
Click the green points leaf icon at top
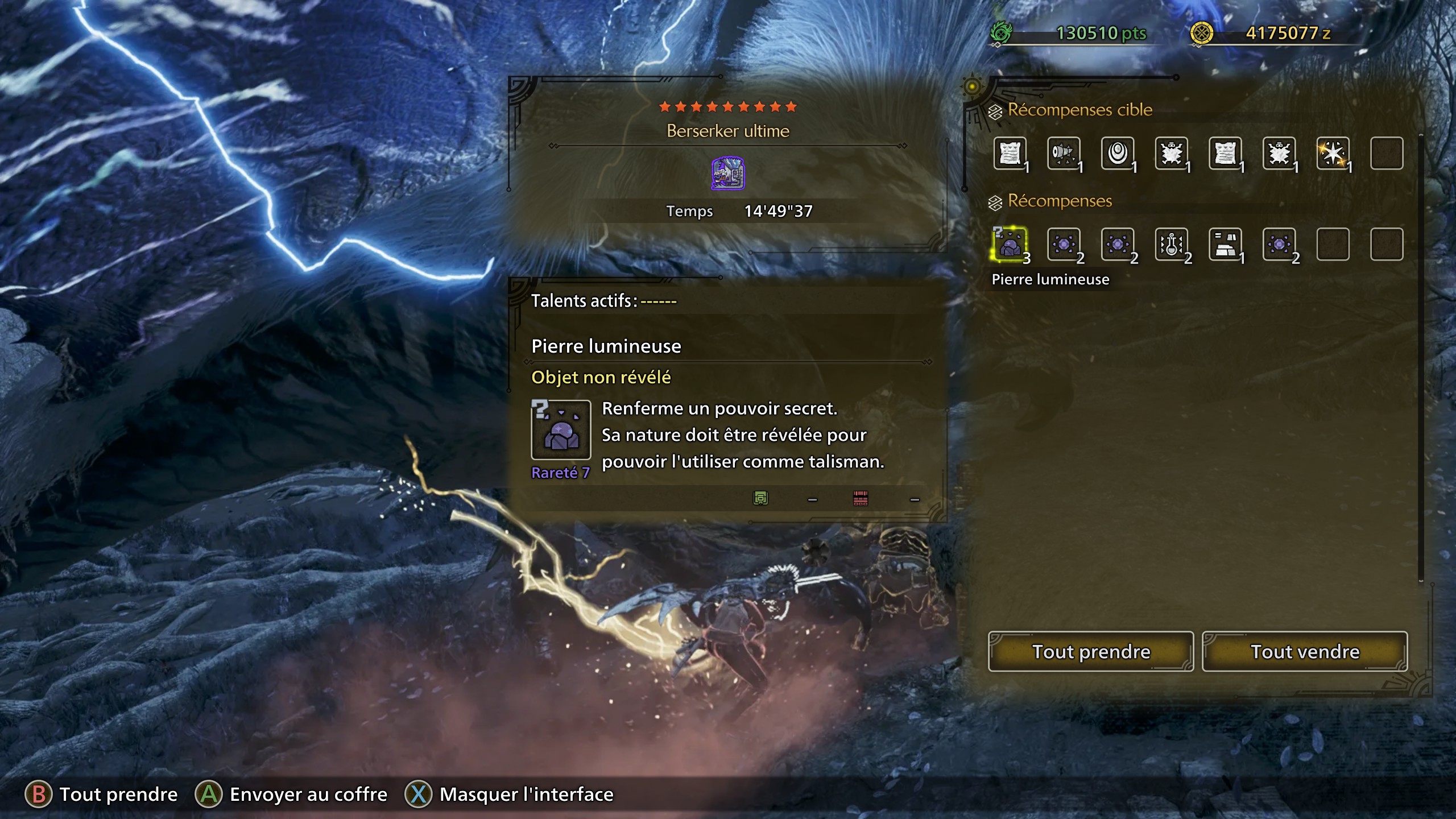1001,33
